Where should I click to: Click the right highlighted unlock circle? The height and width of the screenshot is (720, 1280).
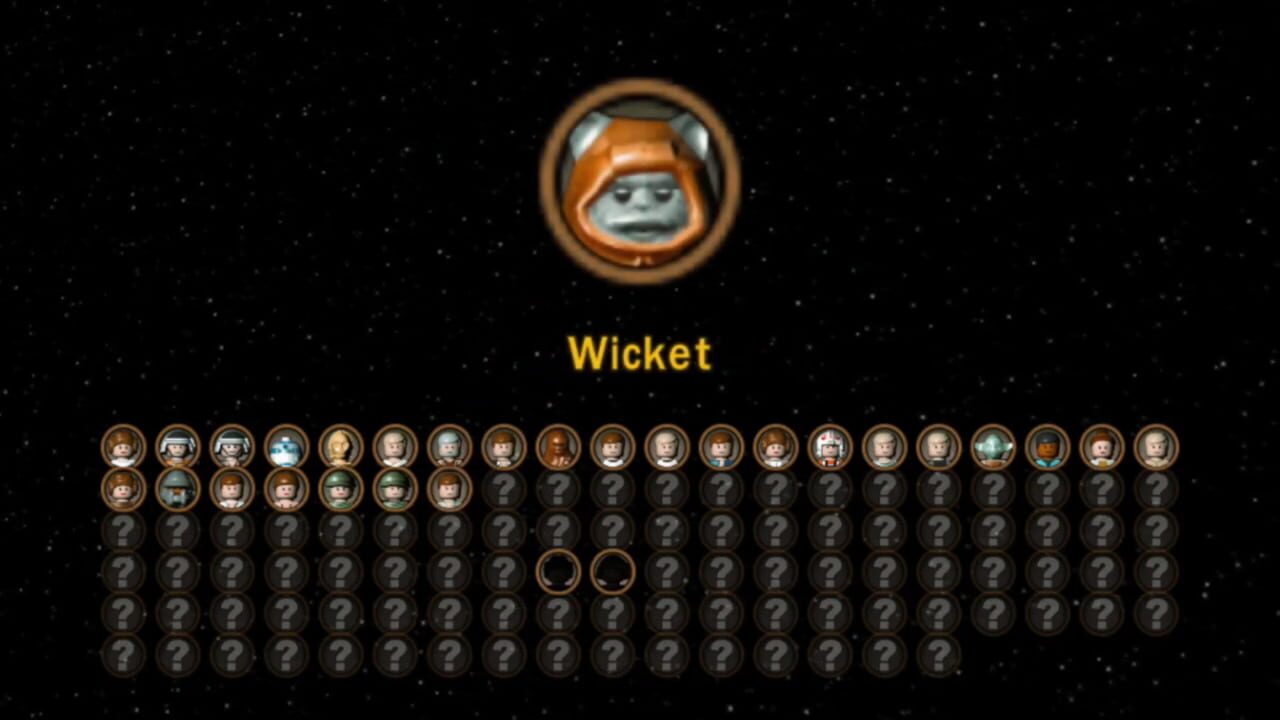[612, 572]
